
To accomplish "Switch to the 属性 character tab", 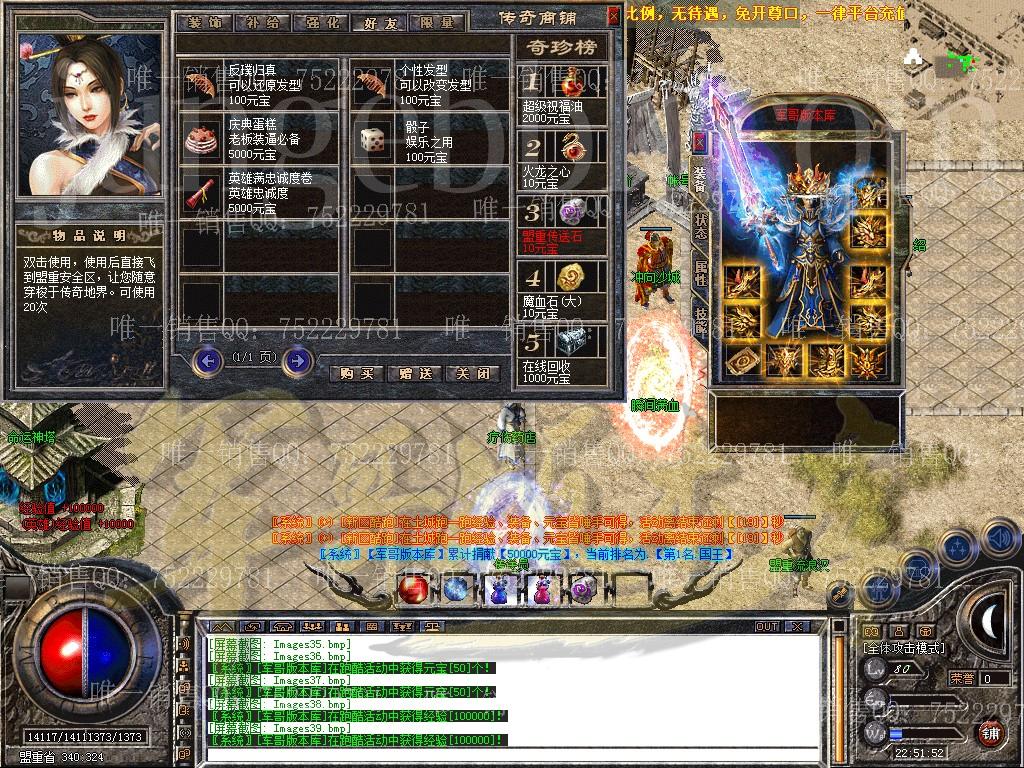I will tap(700, 272).
